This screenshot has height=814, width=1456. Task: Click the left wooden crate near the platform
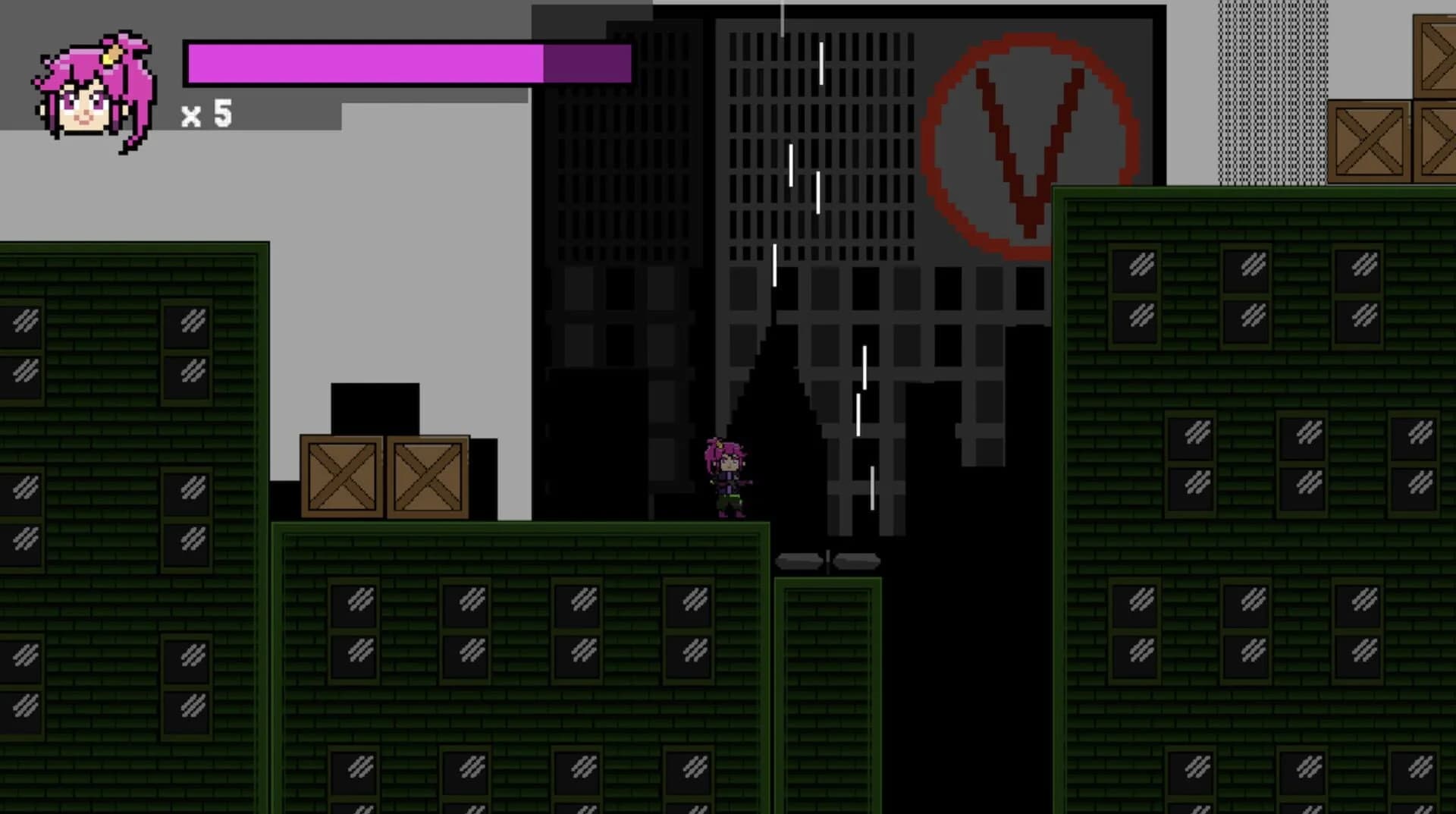click(343, 478)
